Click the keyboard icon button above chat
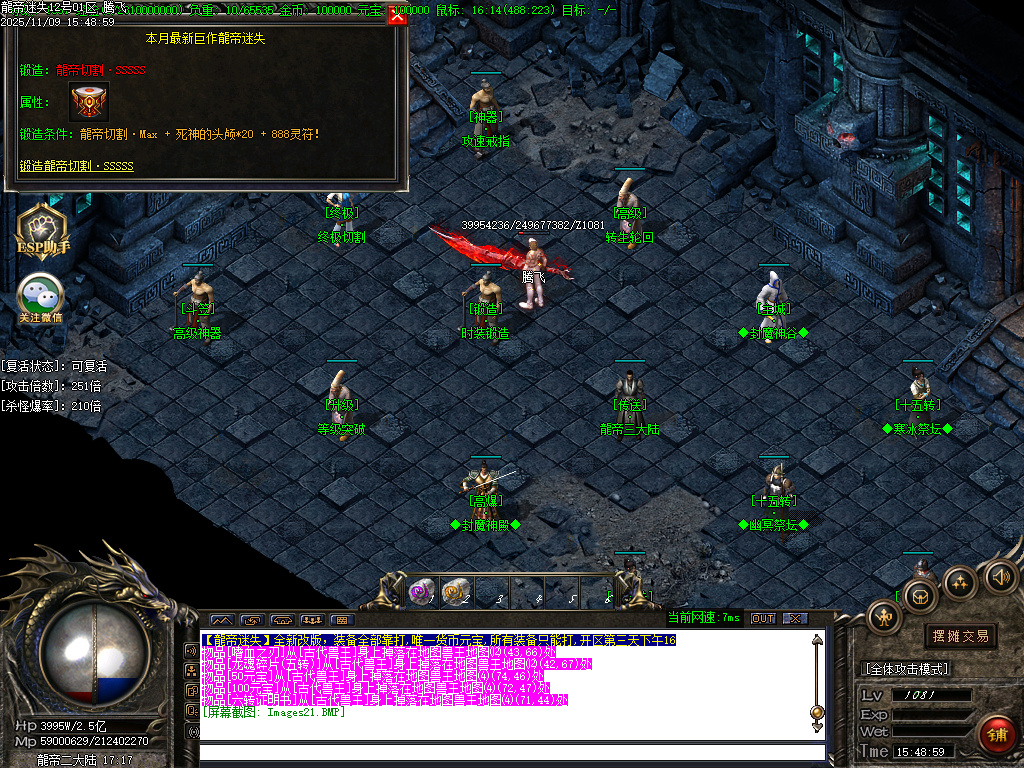This screenshot has width=1024, height=768. [x=342, y=620]
